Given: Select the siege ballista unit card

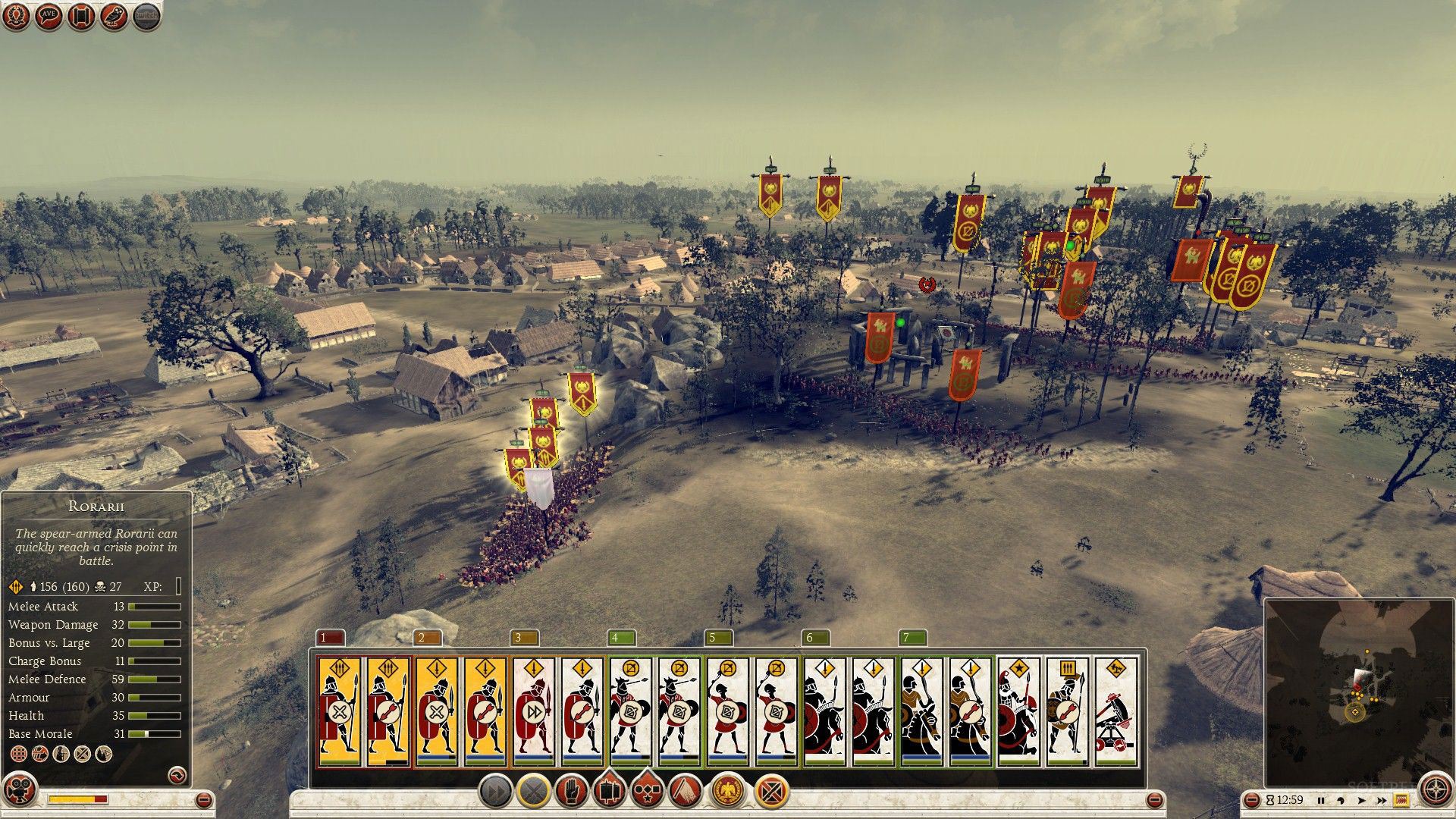Looking at the screenshot, I should click(x=1116, y=711).
